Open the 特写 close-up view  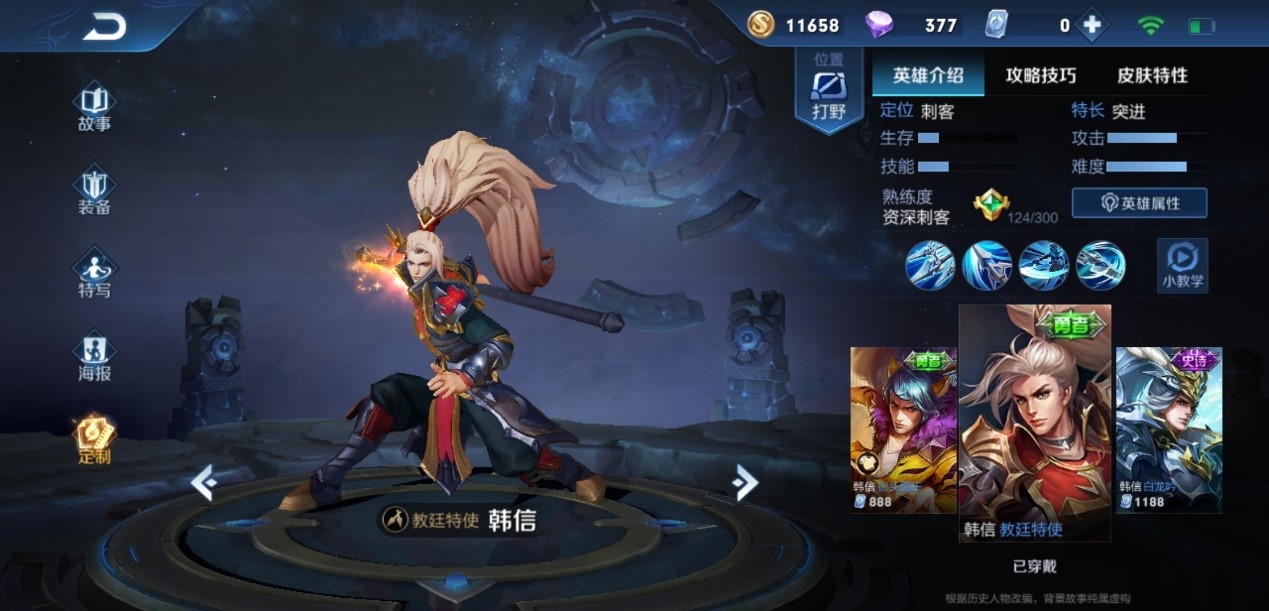(x=94, y=273)
